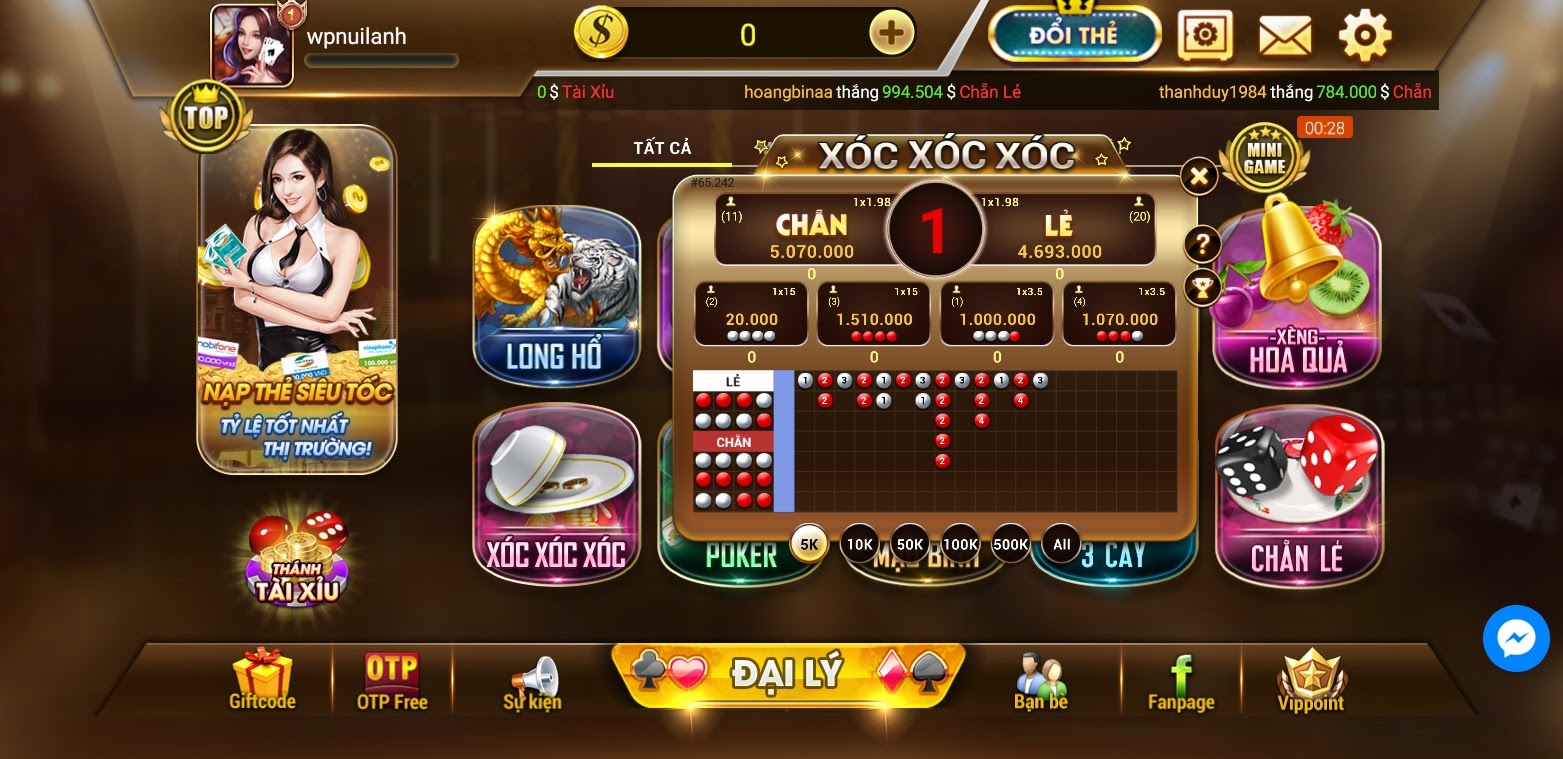
Task: Bet on Lẻ in the popup
Action: pyautogui.click(x=1060, y=230)
